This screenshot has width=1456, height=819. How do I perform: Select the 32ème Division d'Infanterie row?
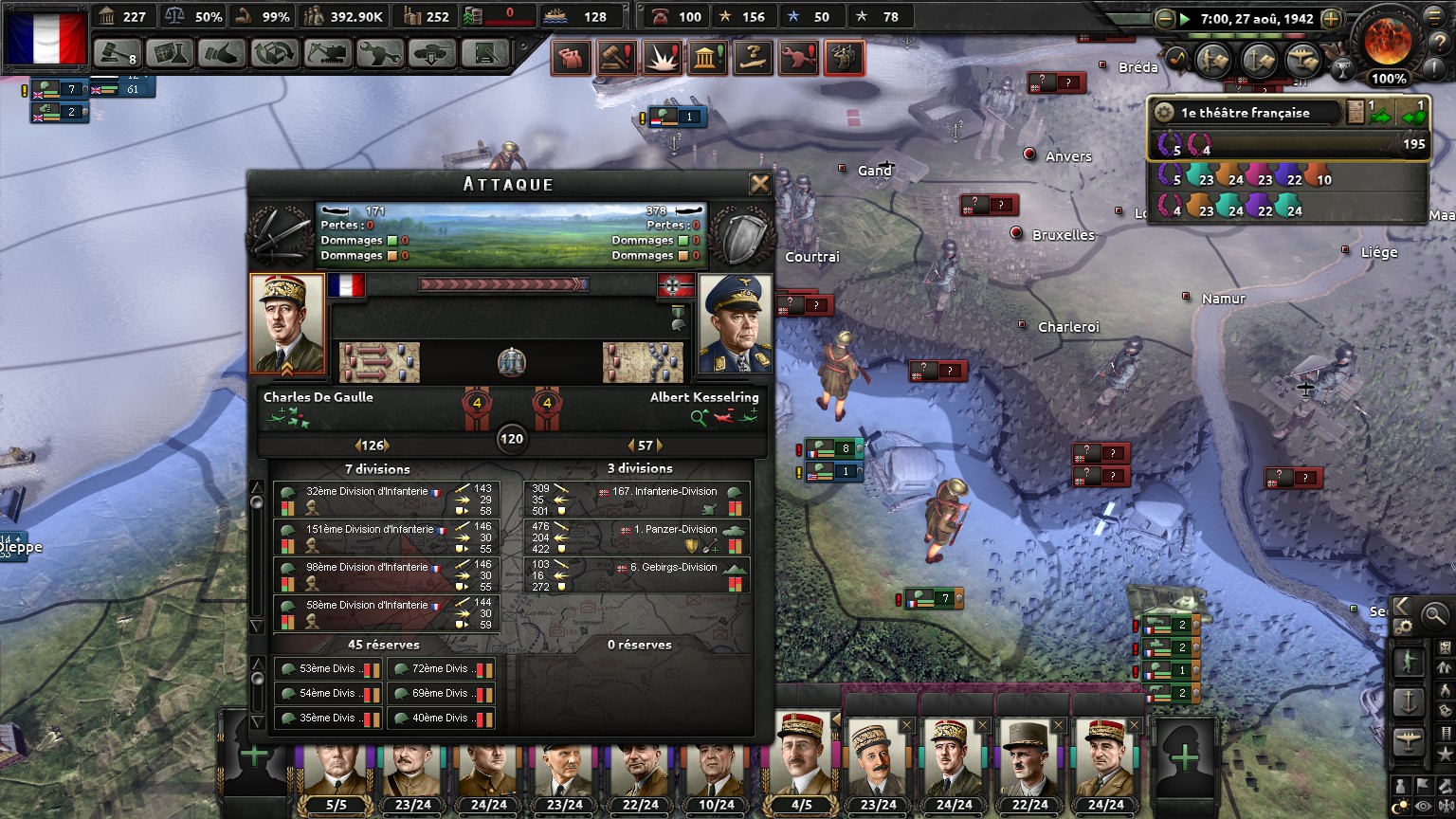coord(387,500)
